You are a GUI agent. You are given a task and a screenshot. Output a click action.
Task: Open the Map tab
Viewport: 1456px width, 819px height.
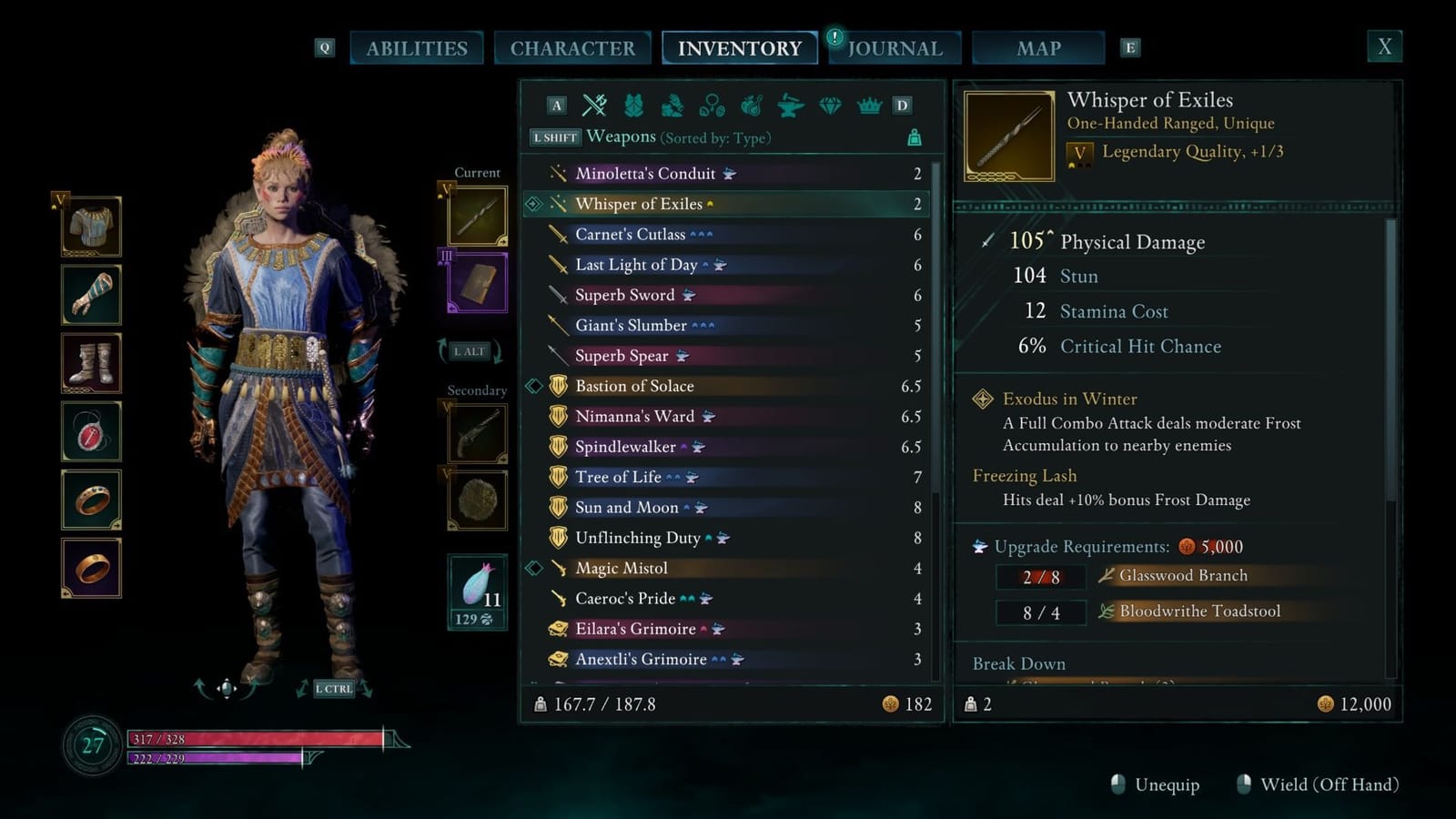(x=1036, y=47)
